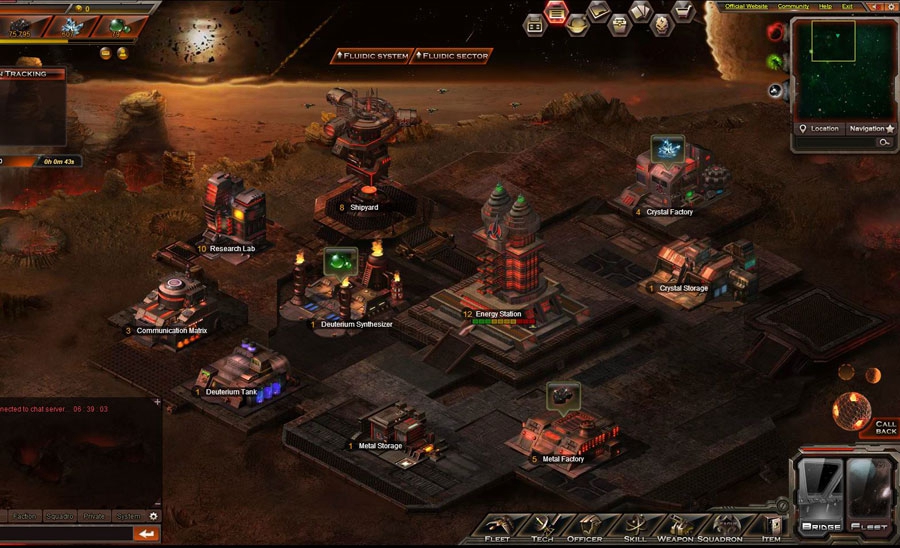Open the Help link
Viewport: 900px width, 548px height.
pos(825,6)
